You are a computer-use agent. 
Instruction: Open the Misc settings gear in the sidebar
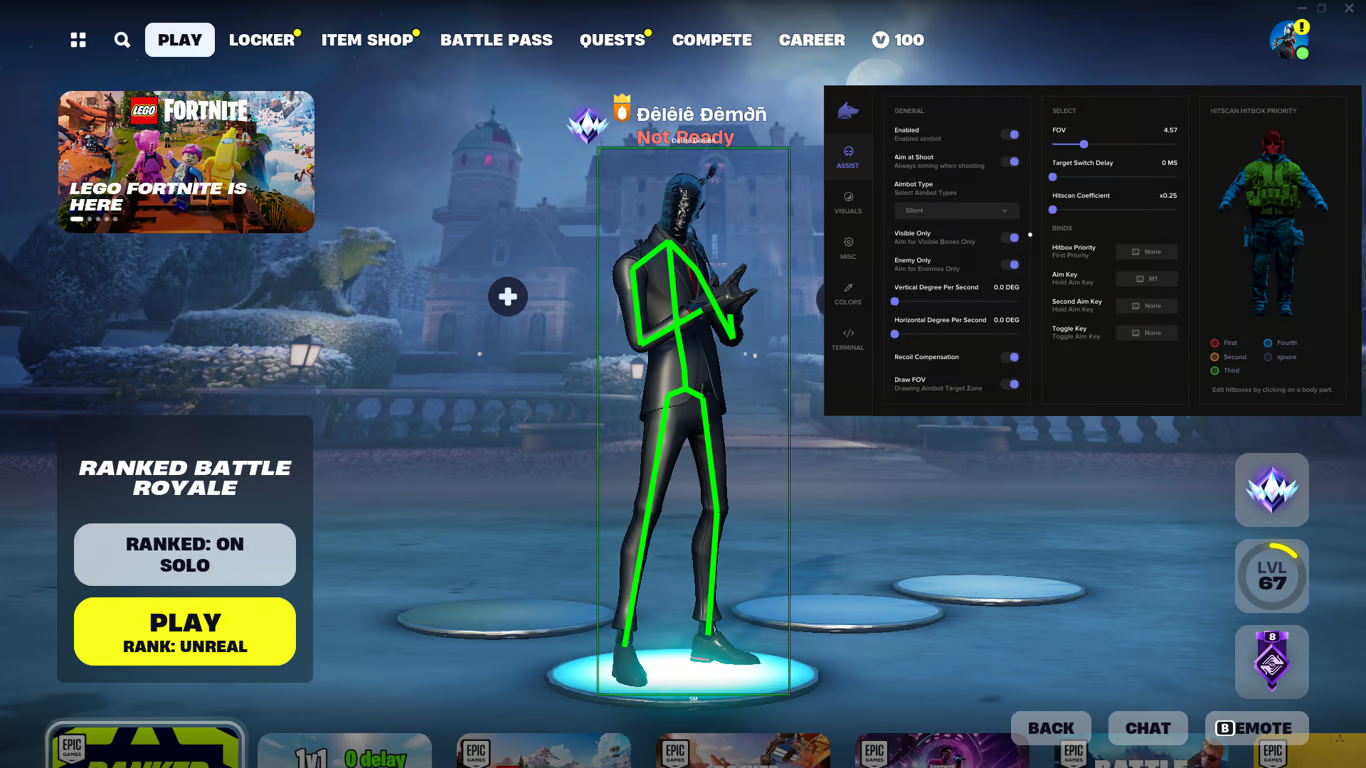coord(849,250)
